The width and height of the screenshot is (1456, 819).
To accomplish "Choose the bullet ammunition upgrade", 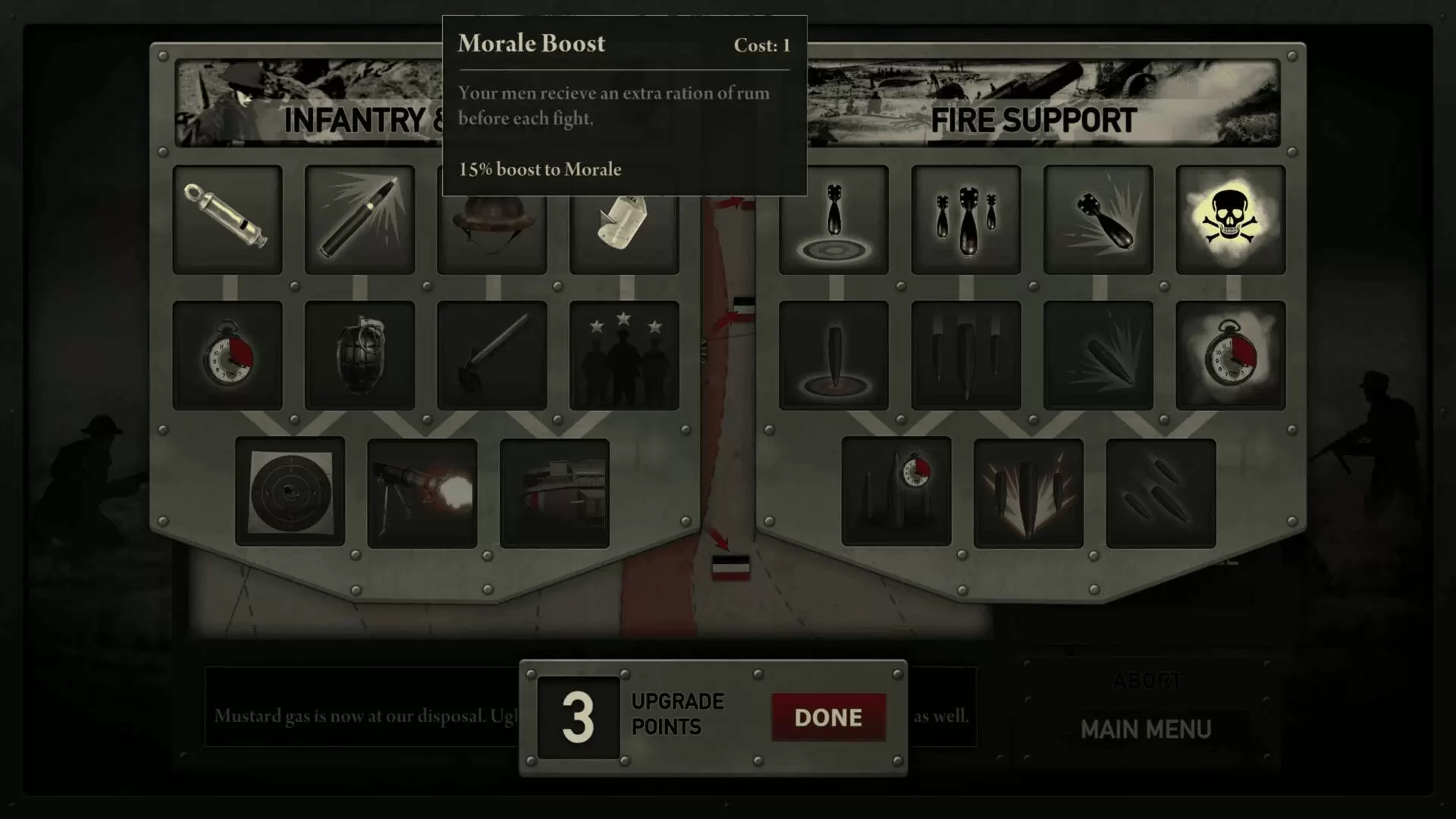I will (x=359, y=219).
